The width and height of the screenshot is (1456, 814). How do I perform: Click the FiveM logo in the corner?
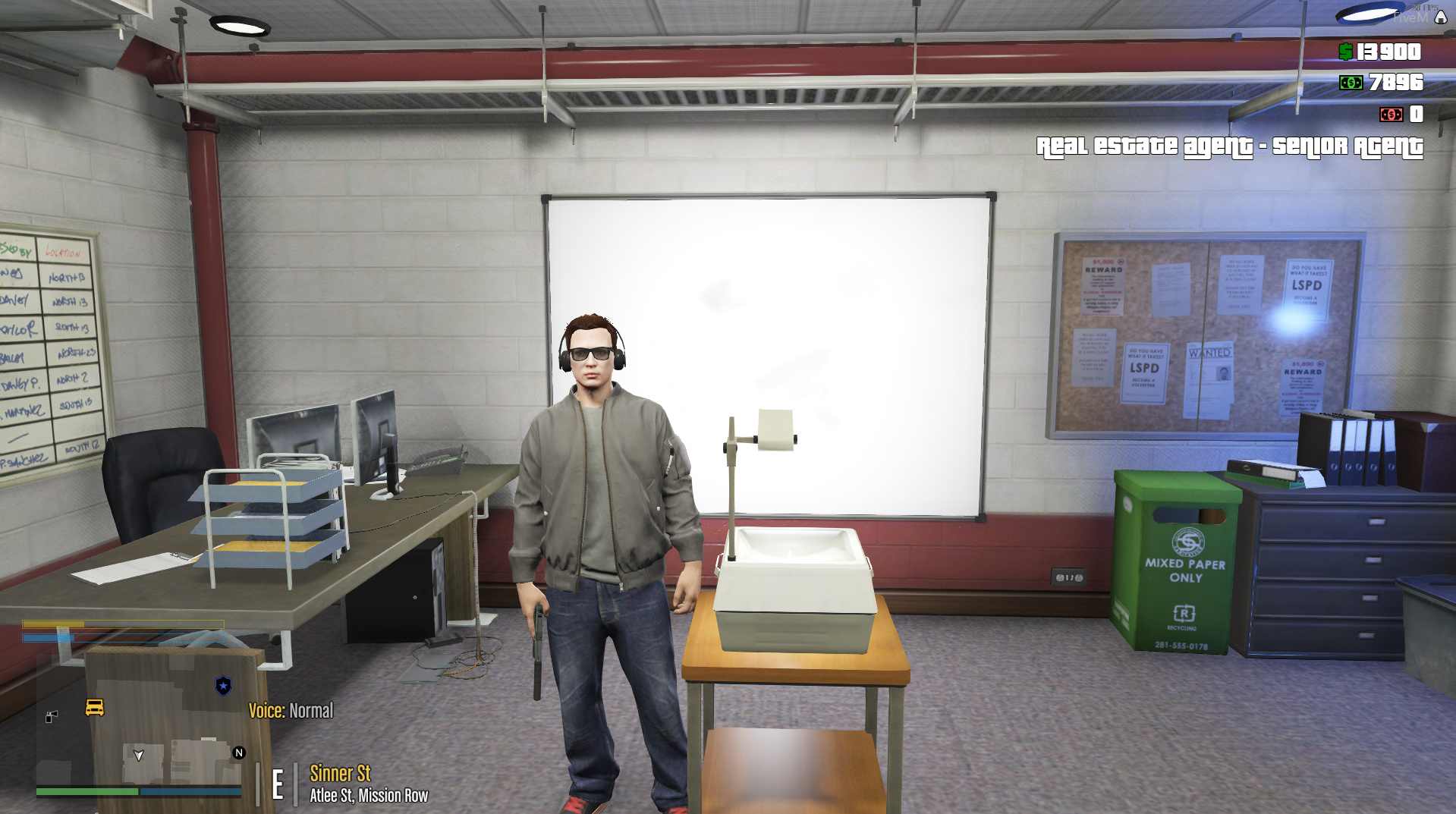pyautogui.click(x=1410, y=16)
